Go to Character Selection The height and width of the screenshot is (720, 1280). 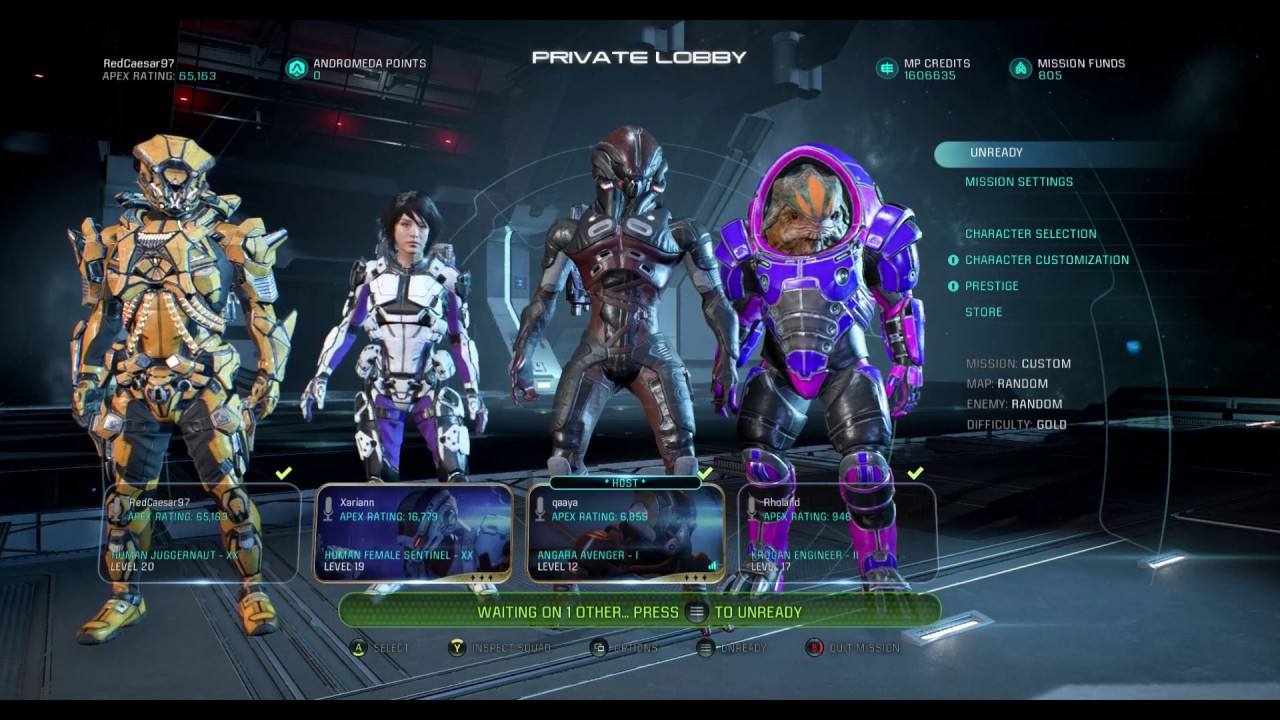1030,234
